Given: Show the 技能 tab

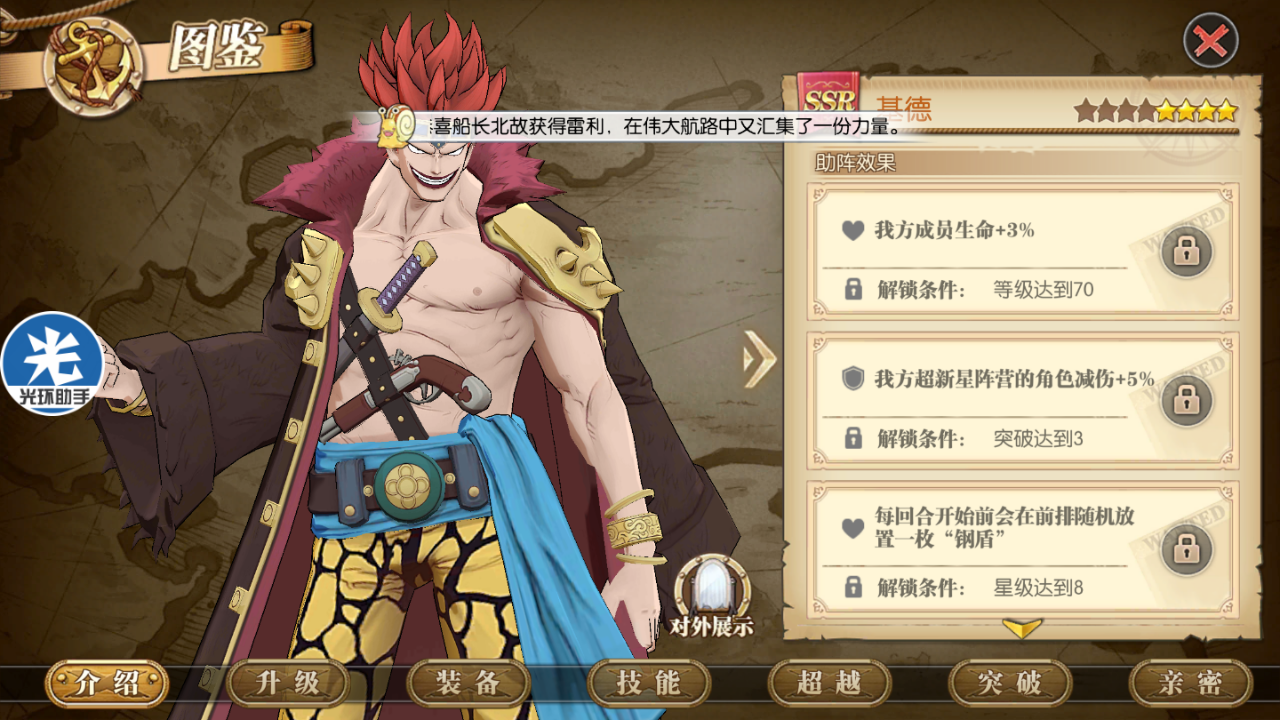Looking at the screenshot, I should (649, 684).
